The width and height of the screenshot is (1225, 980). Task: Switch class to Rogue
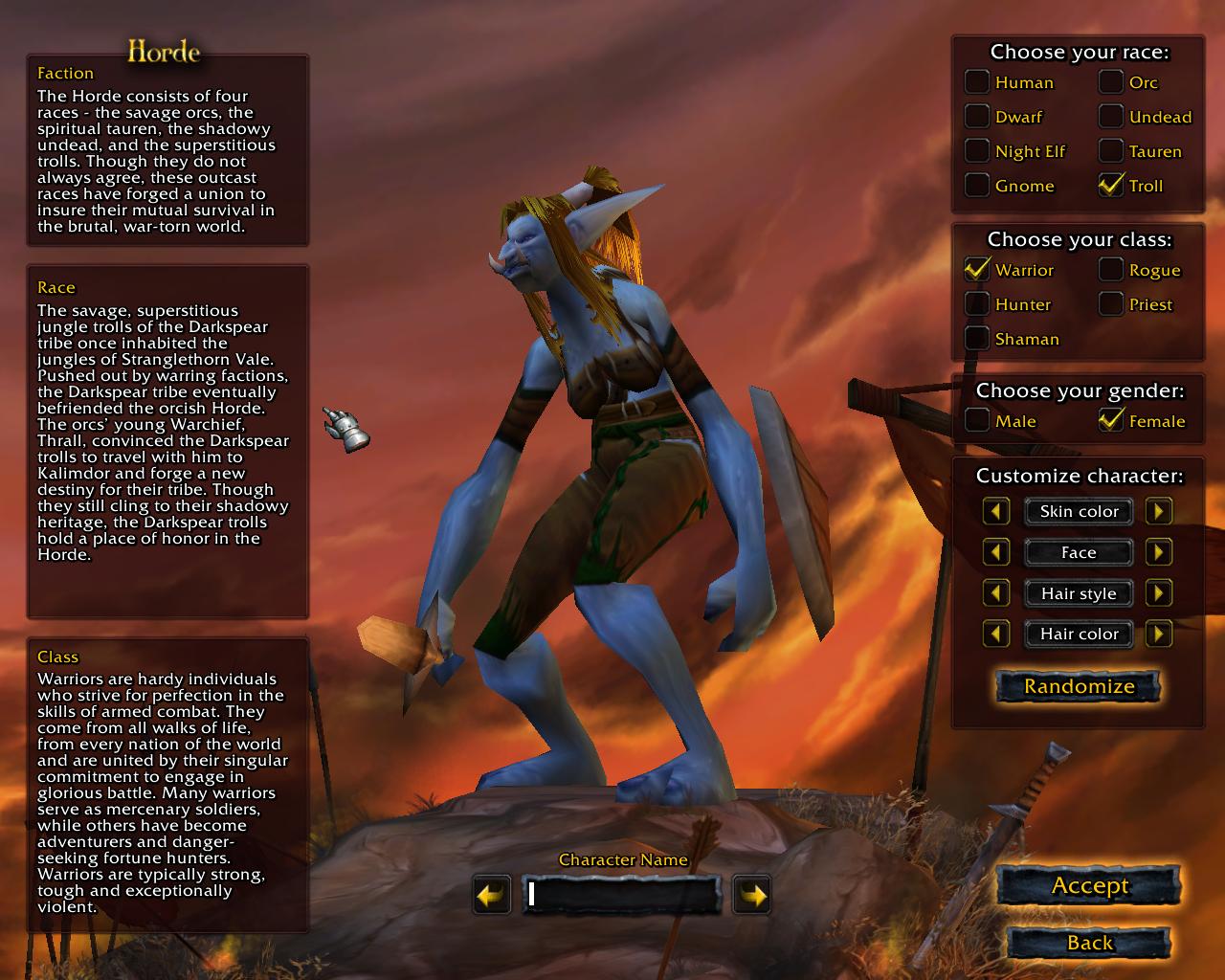[x=1110, y=270]
